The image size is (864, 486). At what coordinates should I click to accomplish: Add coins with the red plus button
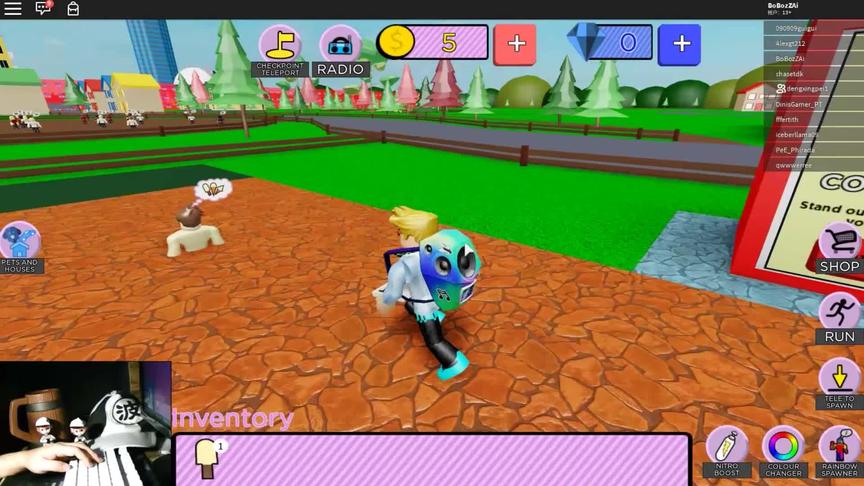click(516, 44)
